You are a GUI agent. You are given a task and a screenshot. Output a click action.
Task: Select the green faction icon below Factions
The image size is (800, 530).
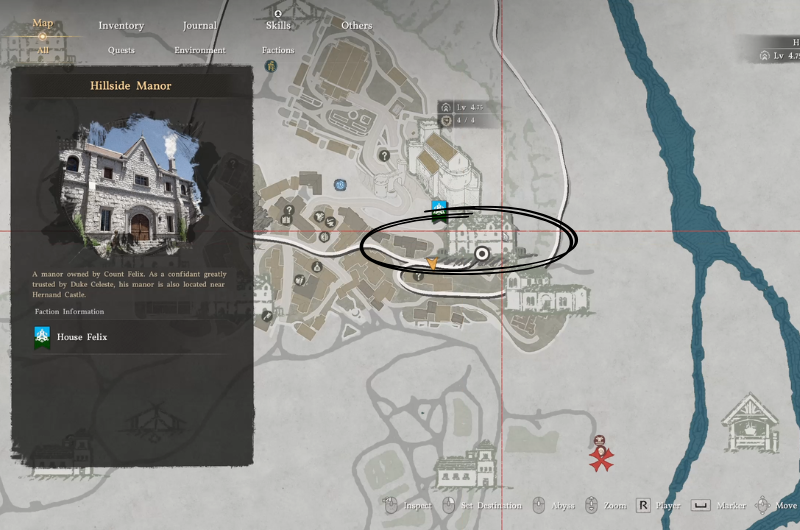coord(271,66)
